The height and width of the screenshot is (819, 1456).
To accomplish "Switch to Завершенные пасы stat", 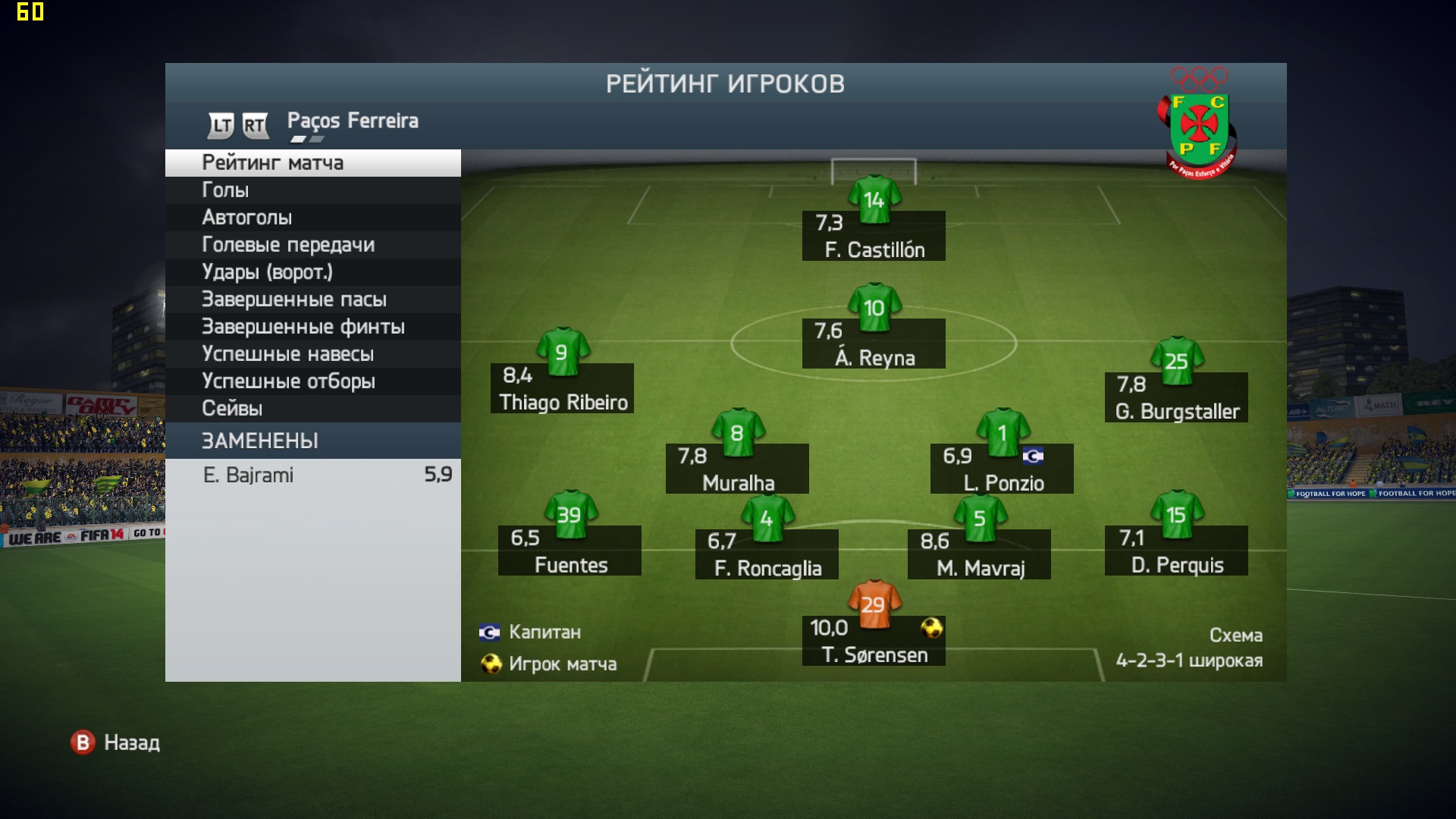I will pyautogui.click(x=312, y=300).
